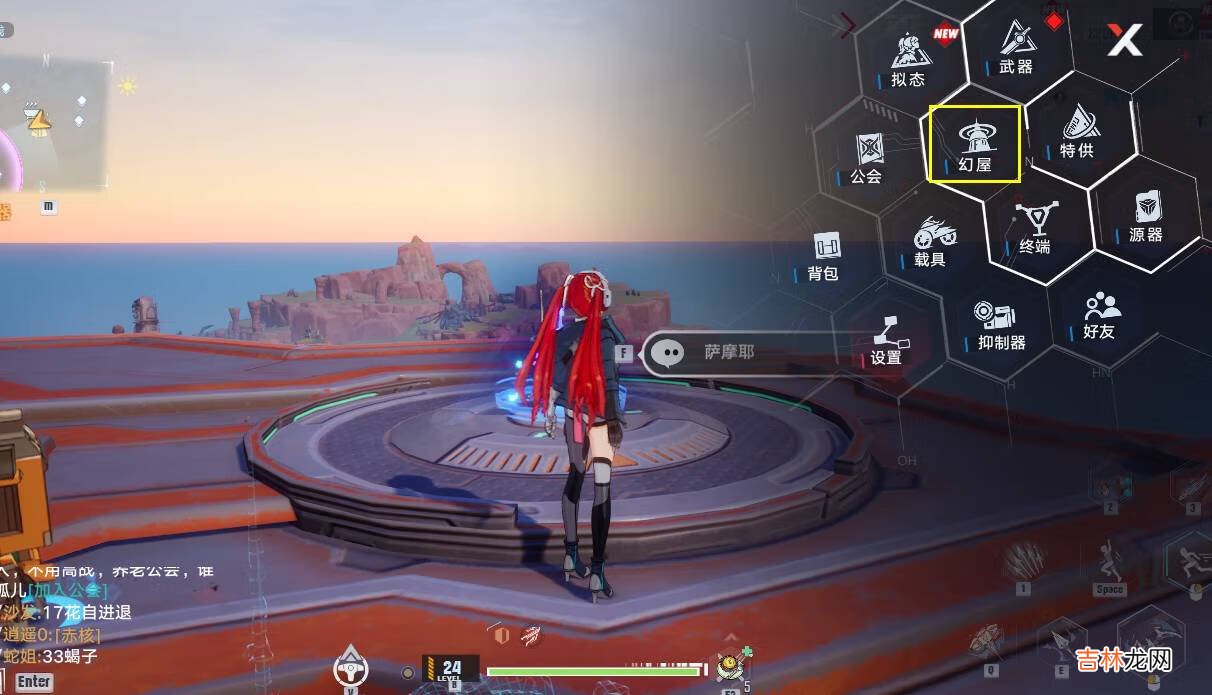Close the hexagon menu with the X

1124,41
